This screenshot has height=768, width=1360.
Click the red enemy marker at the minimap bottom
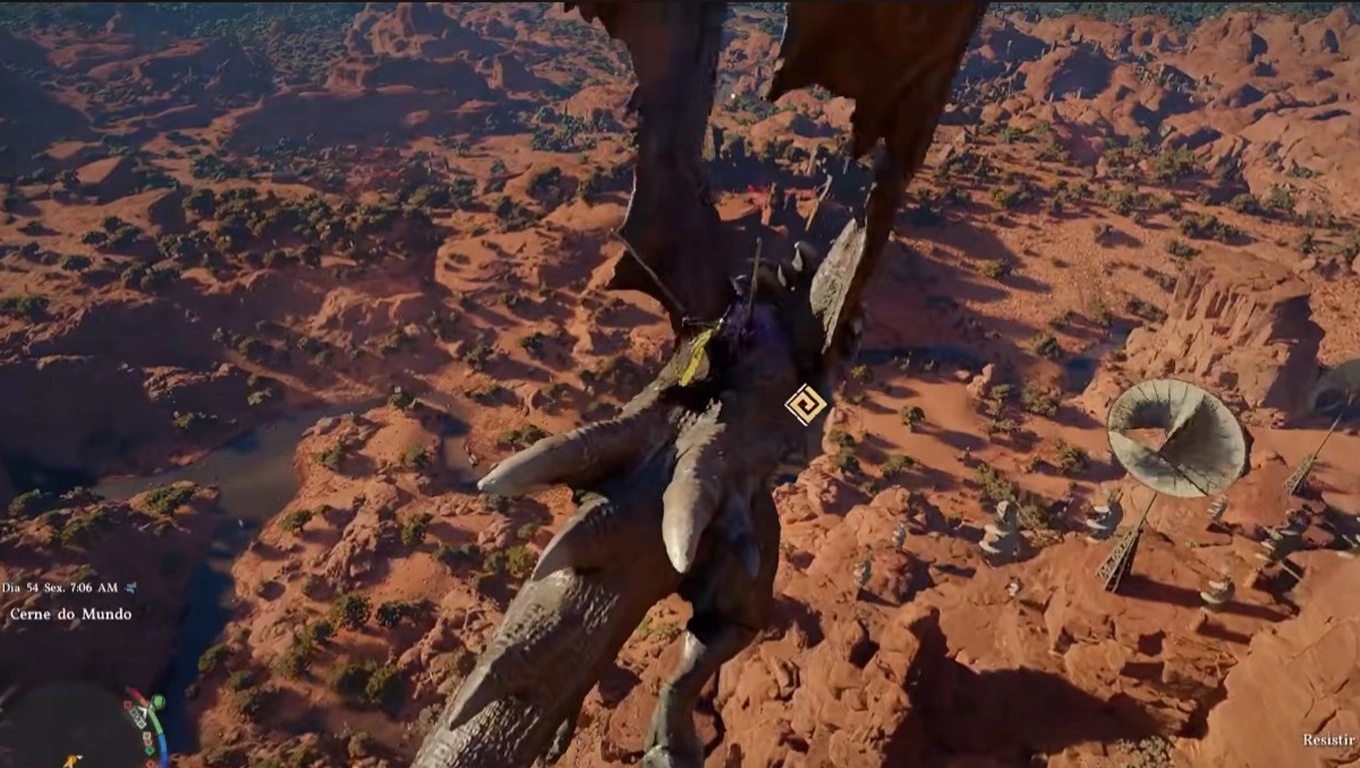pyautogui.click(x=150, y=762)
